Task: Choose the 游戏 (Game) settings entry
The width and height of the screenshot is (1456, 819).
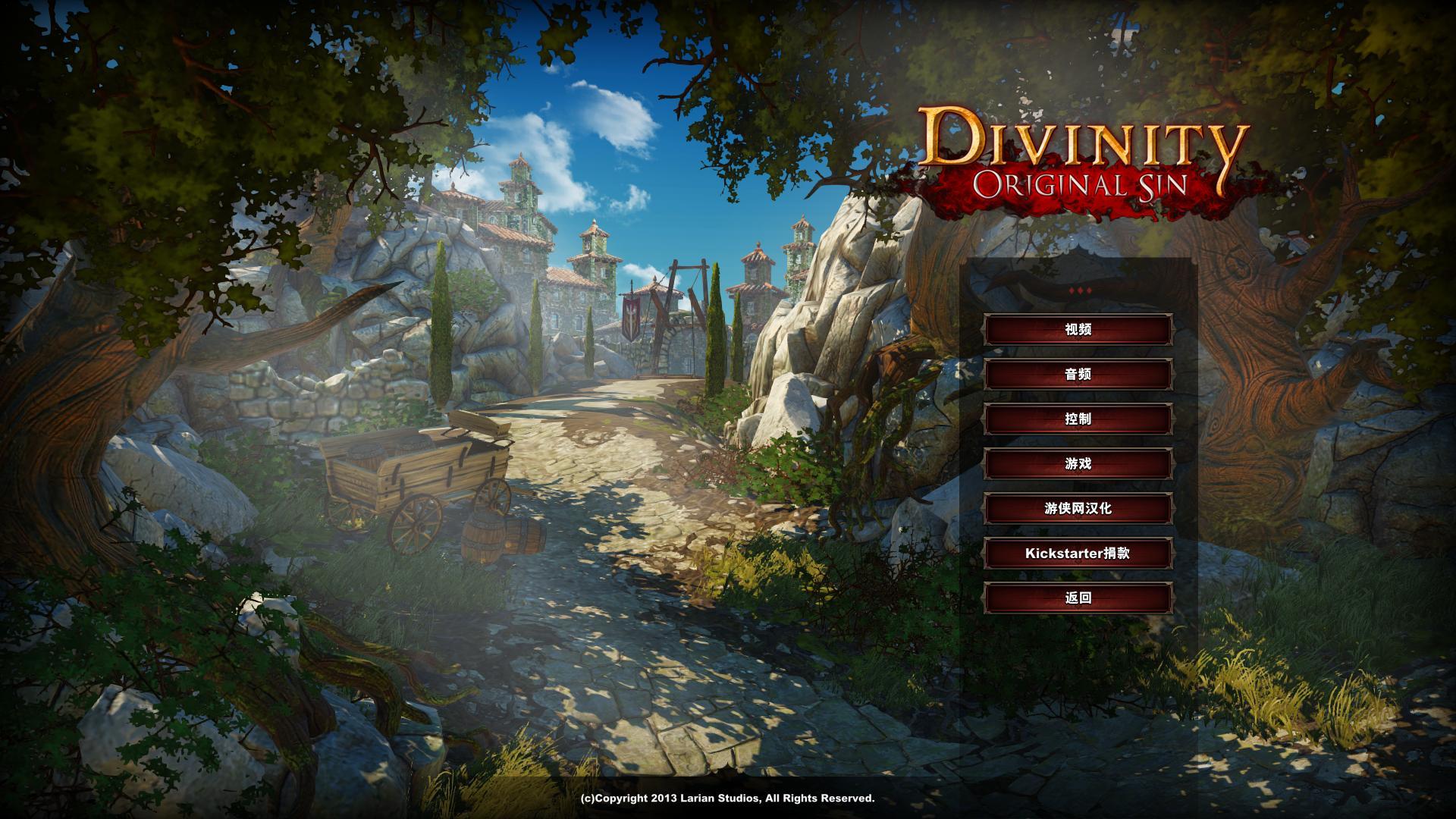Action: click(1078, 464)
